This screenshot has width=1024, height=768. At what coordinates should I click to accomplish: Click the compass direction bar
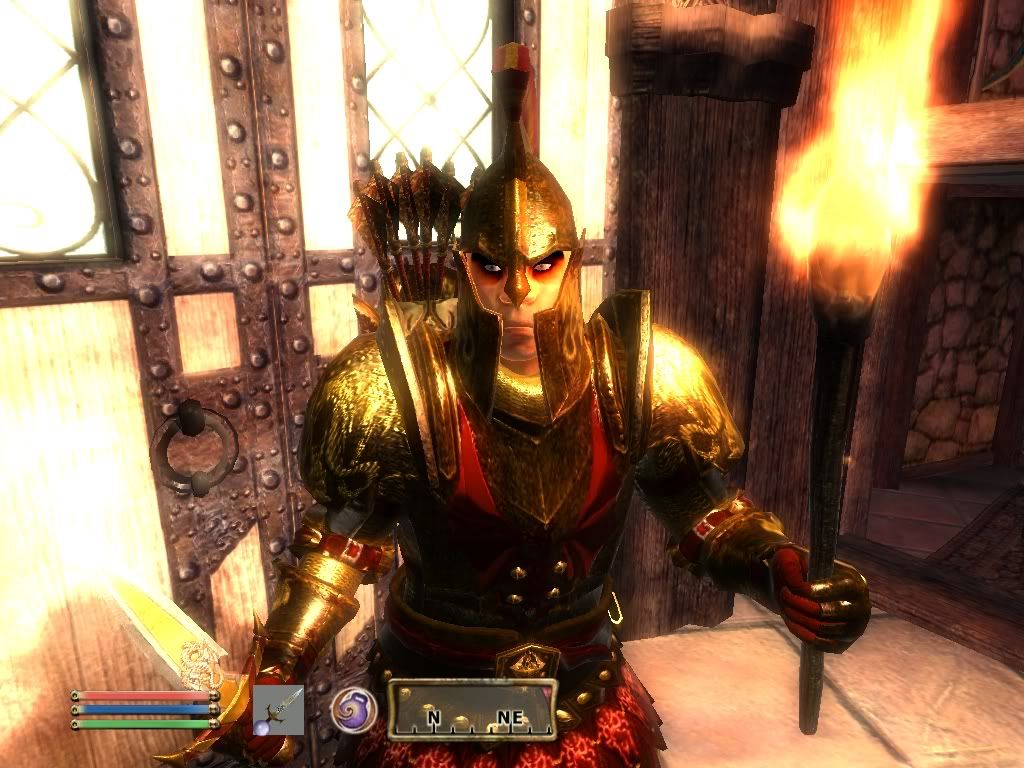472,711
